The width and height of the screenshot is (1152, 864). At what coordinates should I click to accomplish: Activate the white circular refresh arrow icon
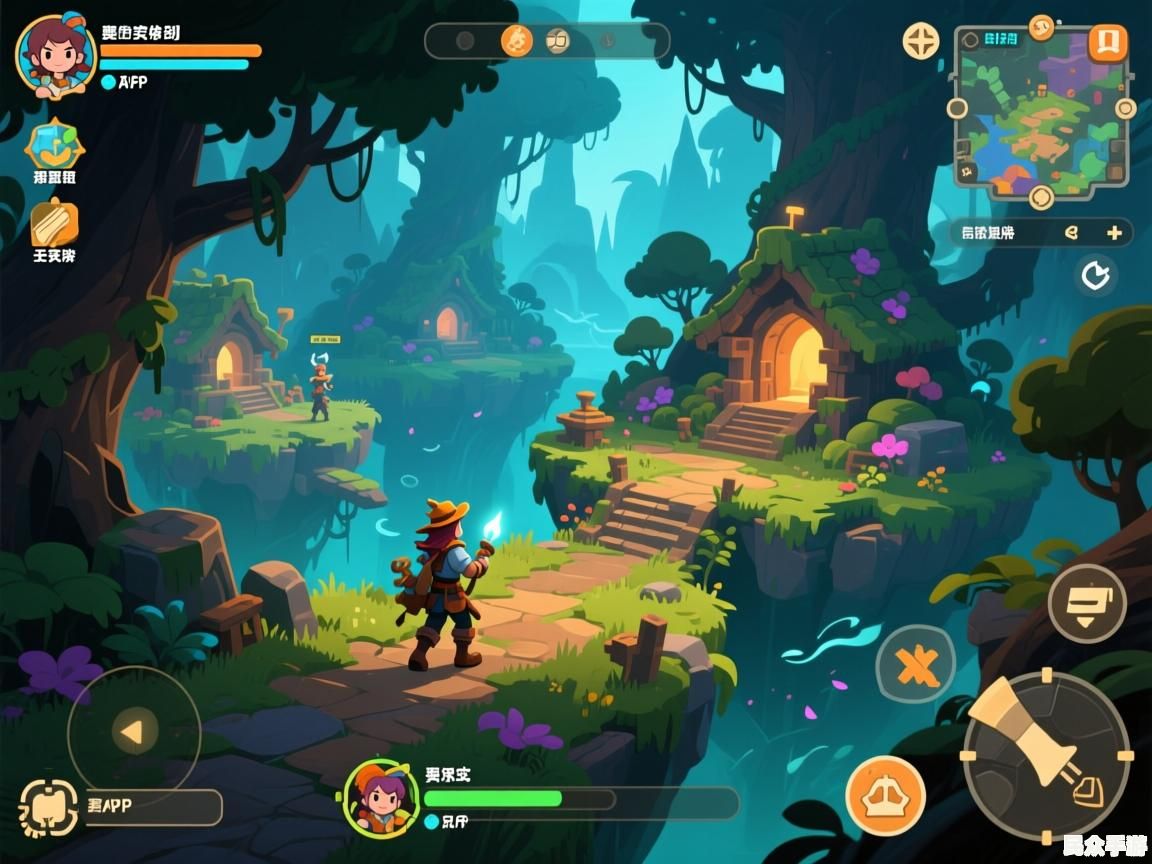coord(1096,275)
